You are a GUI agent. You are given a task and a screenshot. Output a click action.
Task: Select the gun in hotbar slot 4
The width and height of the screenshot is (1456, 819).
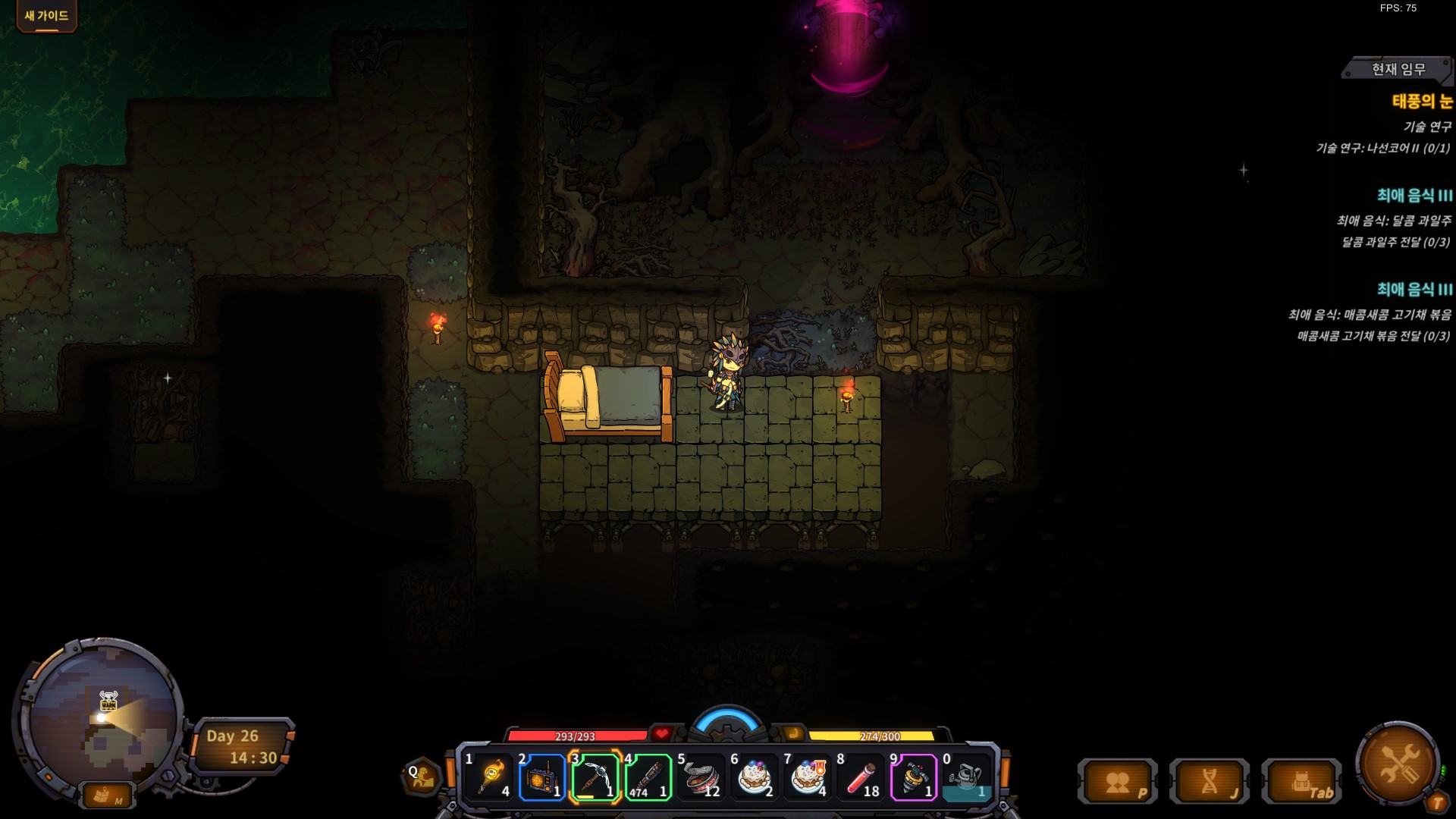648,777
